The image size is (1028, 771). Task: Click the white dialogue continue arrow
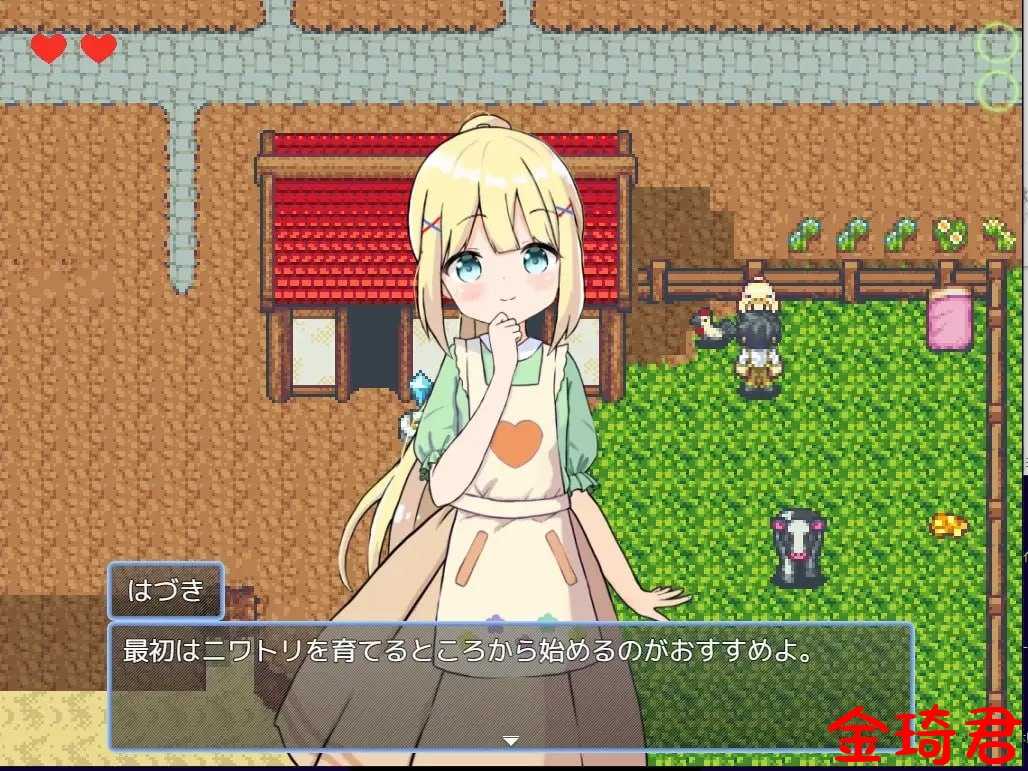point(511,741)
